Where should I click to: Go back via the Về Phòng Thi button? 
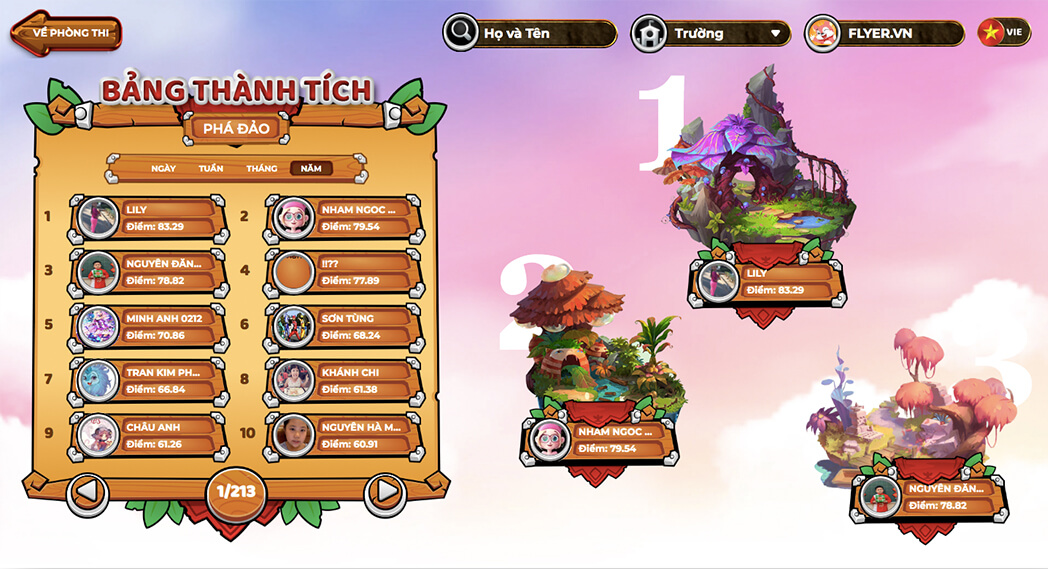pyautogui.click(x=66, y=33)
